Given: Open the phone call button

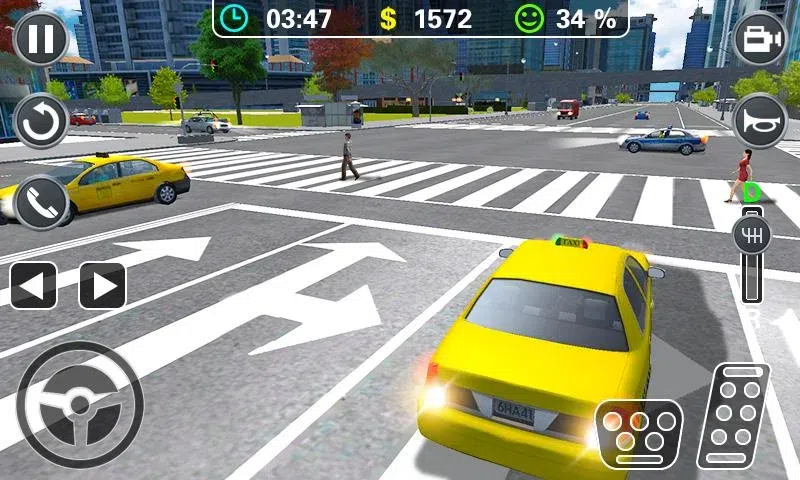Looking at the screenshot, I should pyautogui.click(x=40, y=202).
